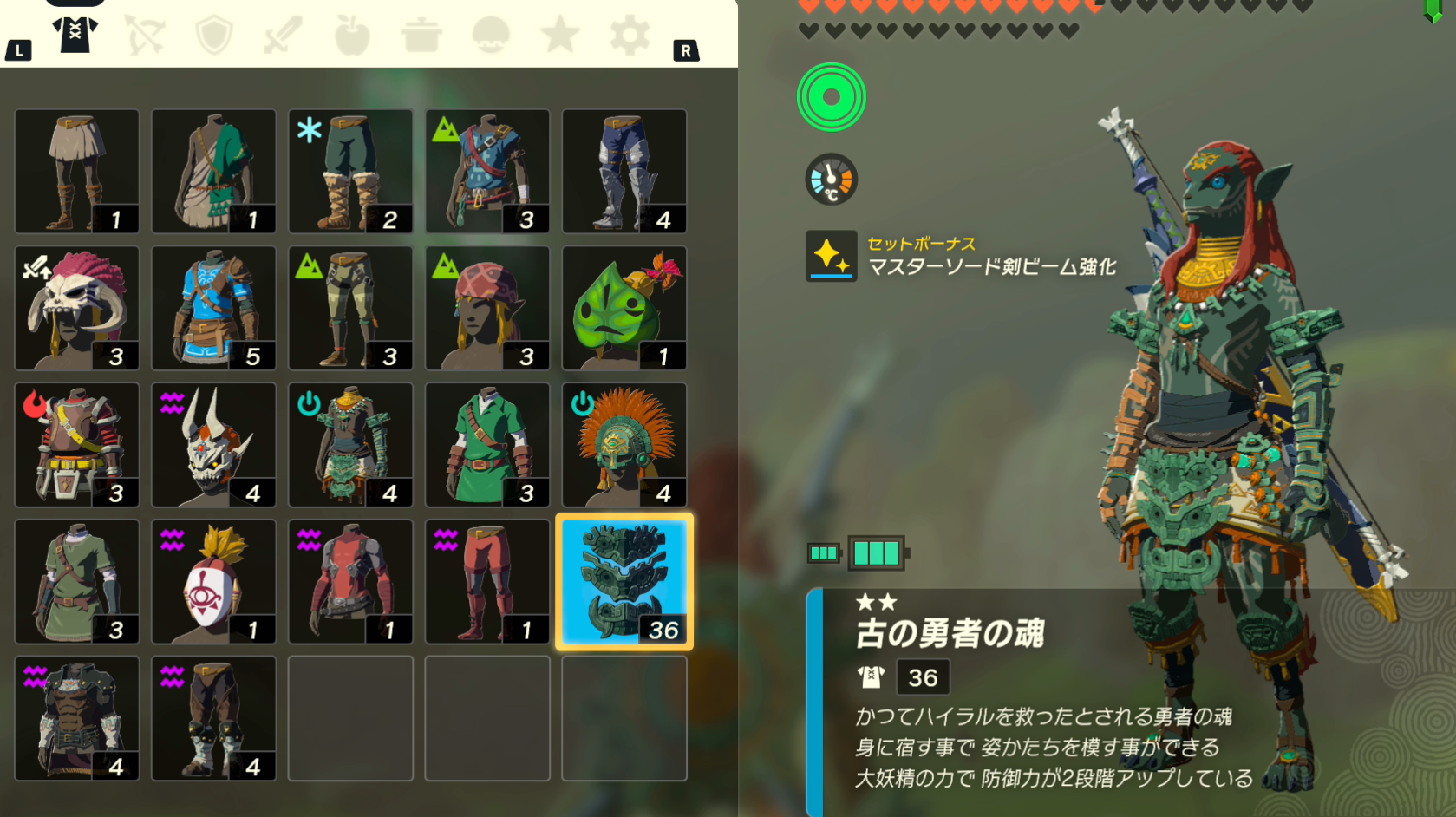Open the food tab via the apple icon
Image resolution: width=1456 pixels, height=817 pixels.
(x=352, y=33)
